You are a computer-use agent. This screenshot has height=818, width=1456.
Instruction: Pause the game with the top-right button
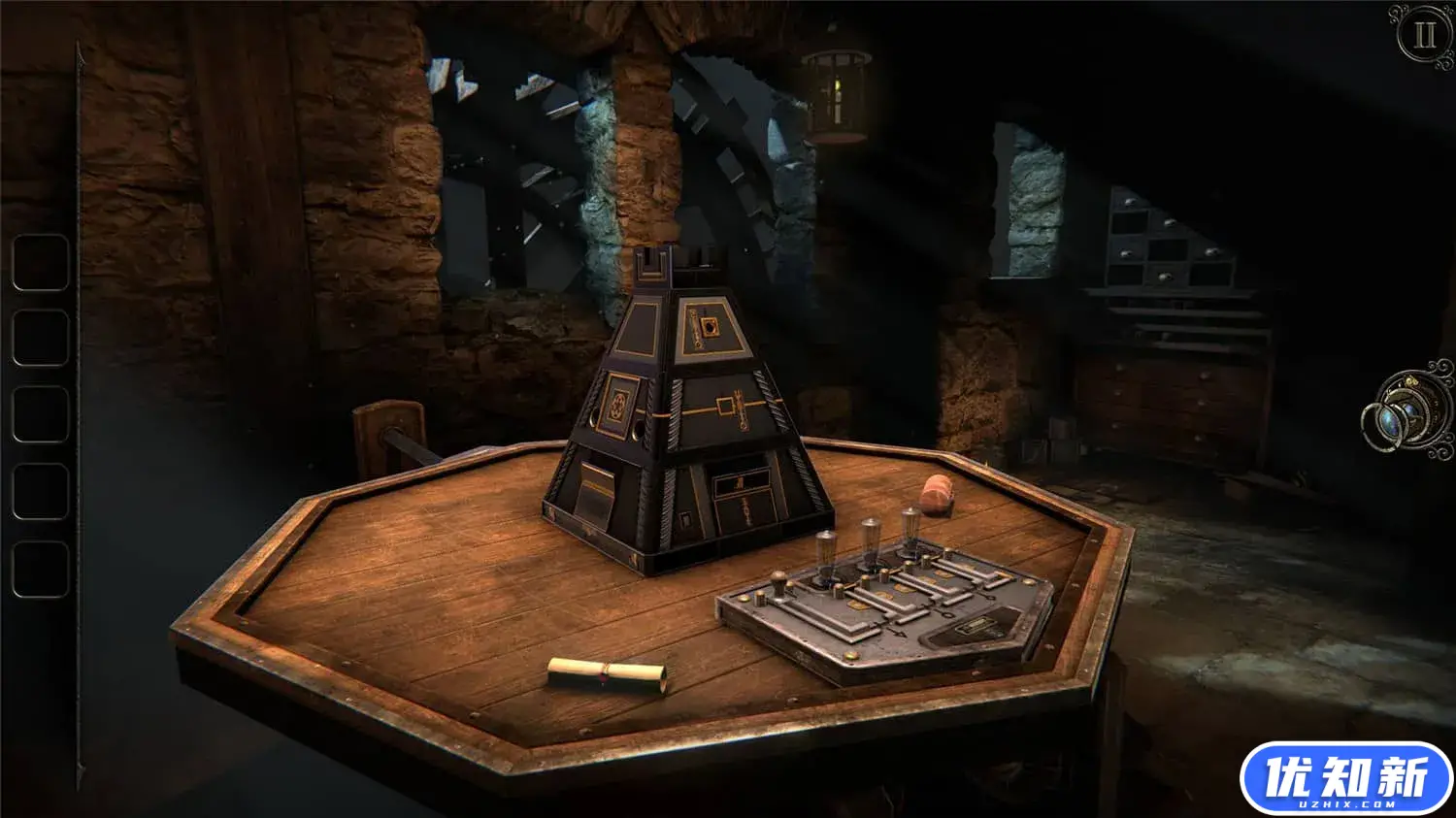[x=1424, y=36]
